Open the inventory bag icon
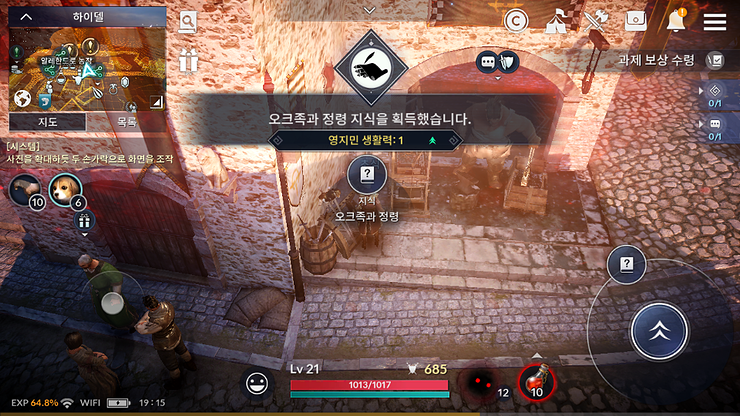The height and width of the screenshot is (416, 740). tap(636, 21)
